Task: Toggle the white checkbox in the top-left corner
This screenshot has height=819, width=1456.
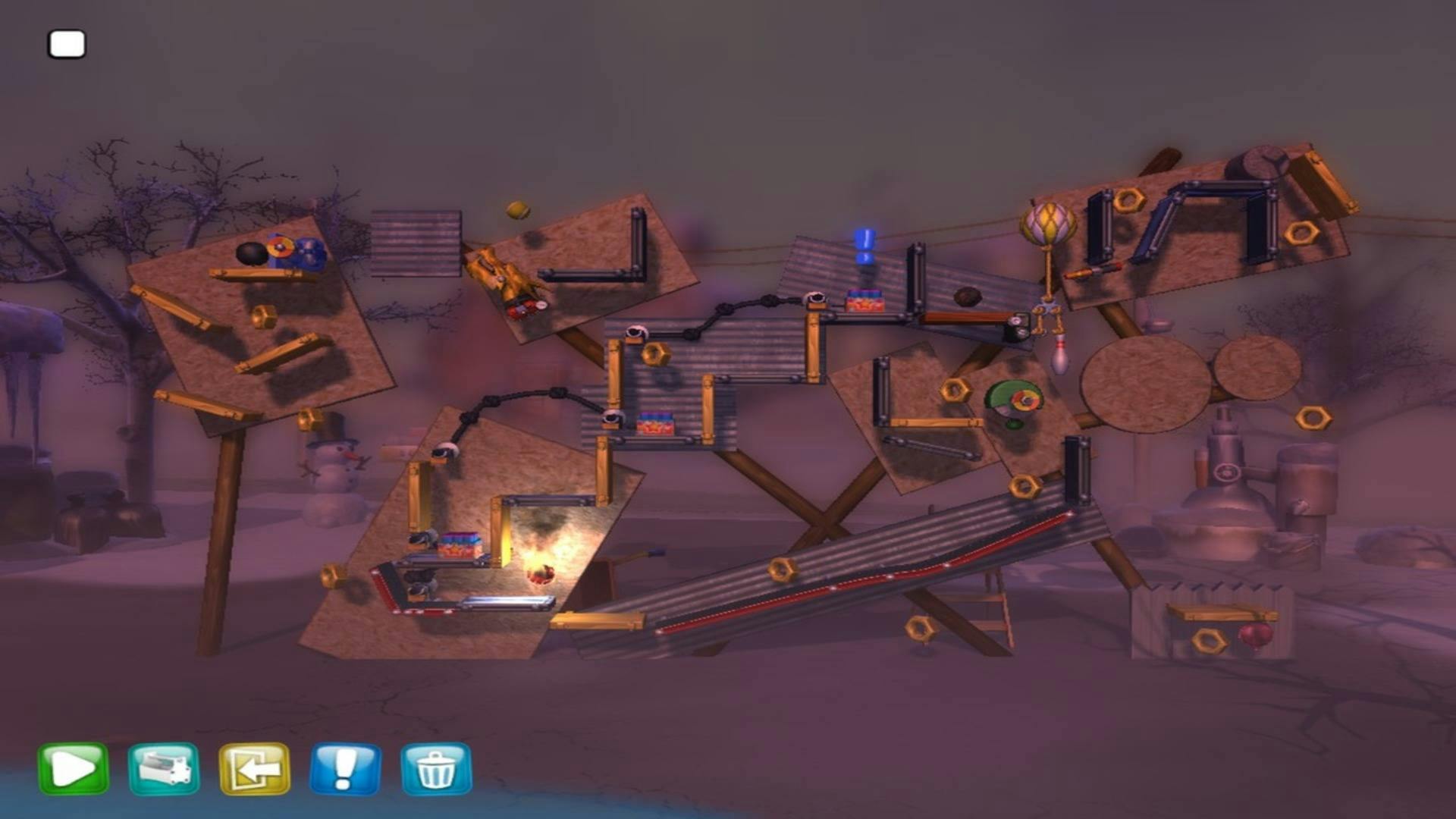Action: point(66,45)
